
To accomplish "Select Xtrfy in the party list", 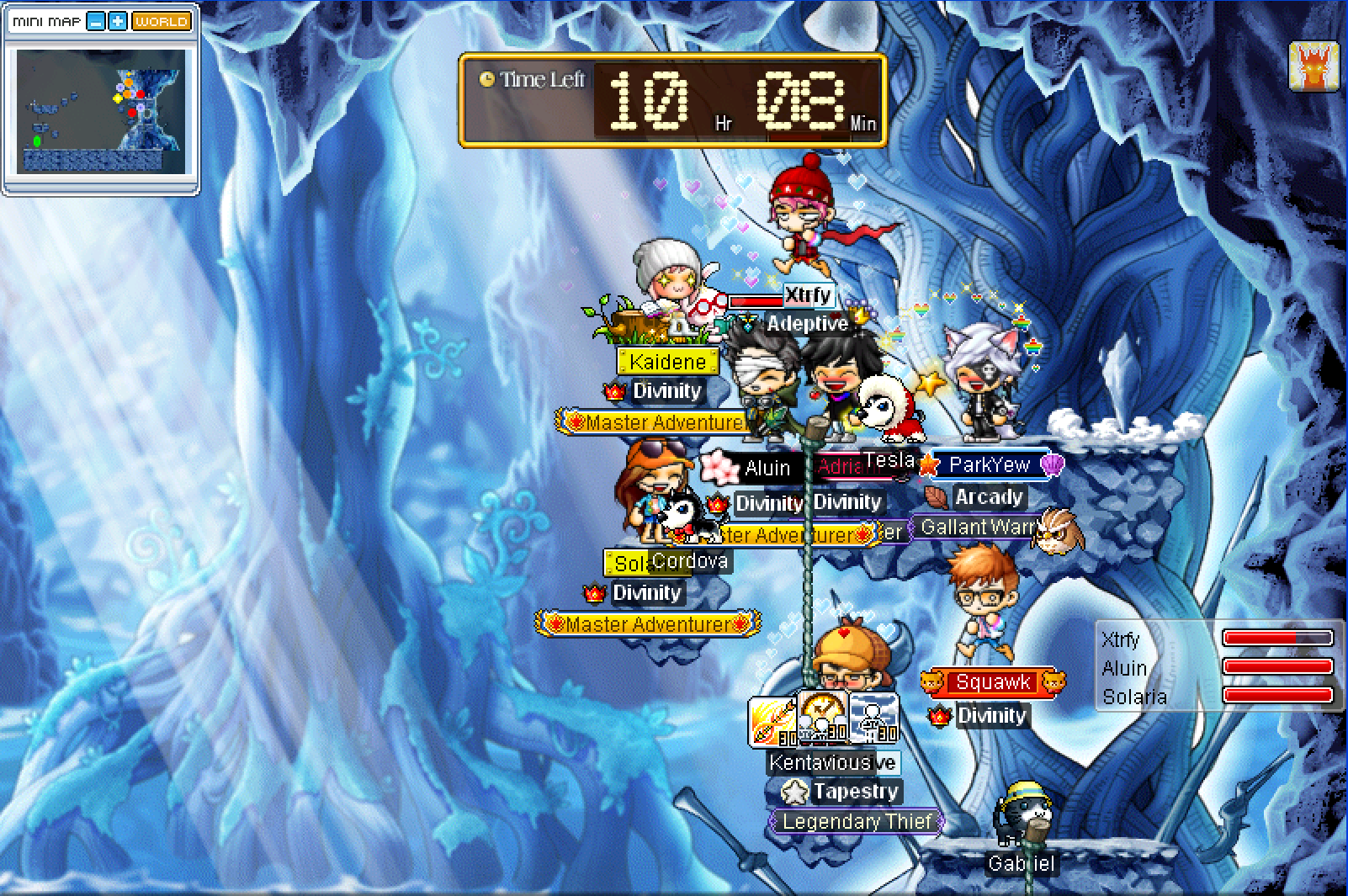I will [1121, 640].
